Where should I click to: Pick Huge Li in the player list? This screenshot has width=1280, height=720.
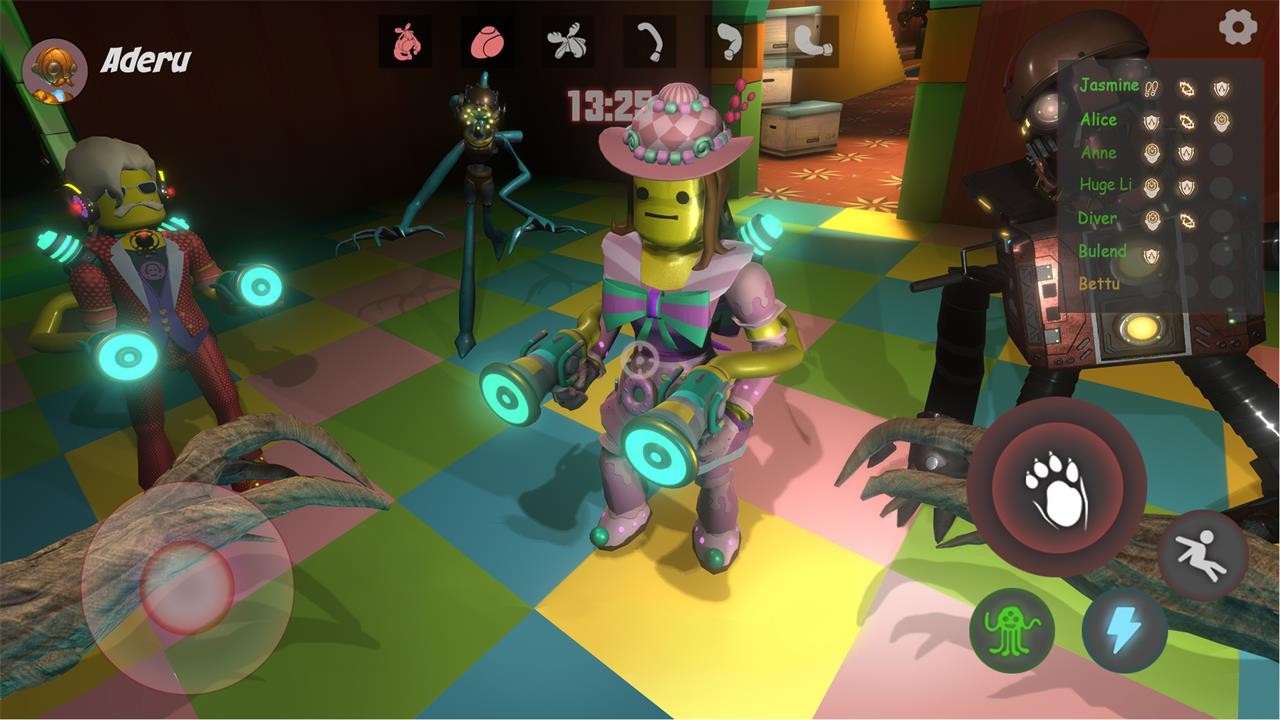tap(1105, 185)
